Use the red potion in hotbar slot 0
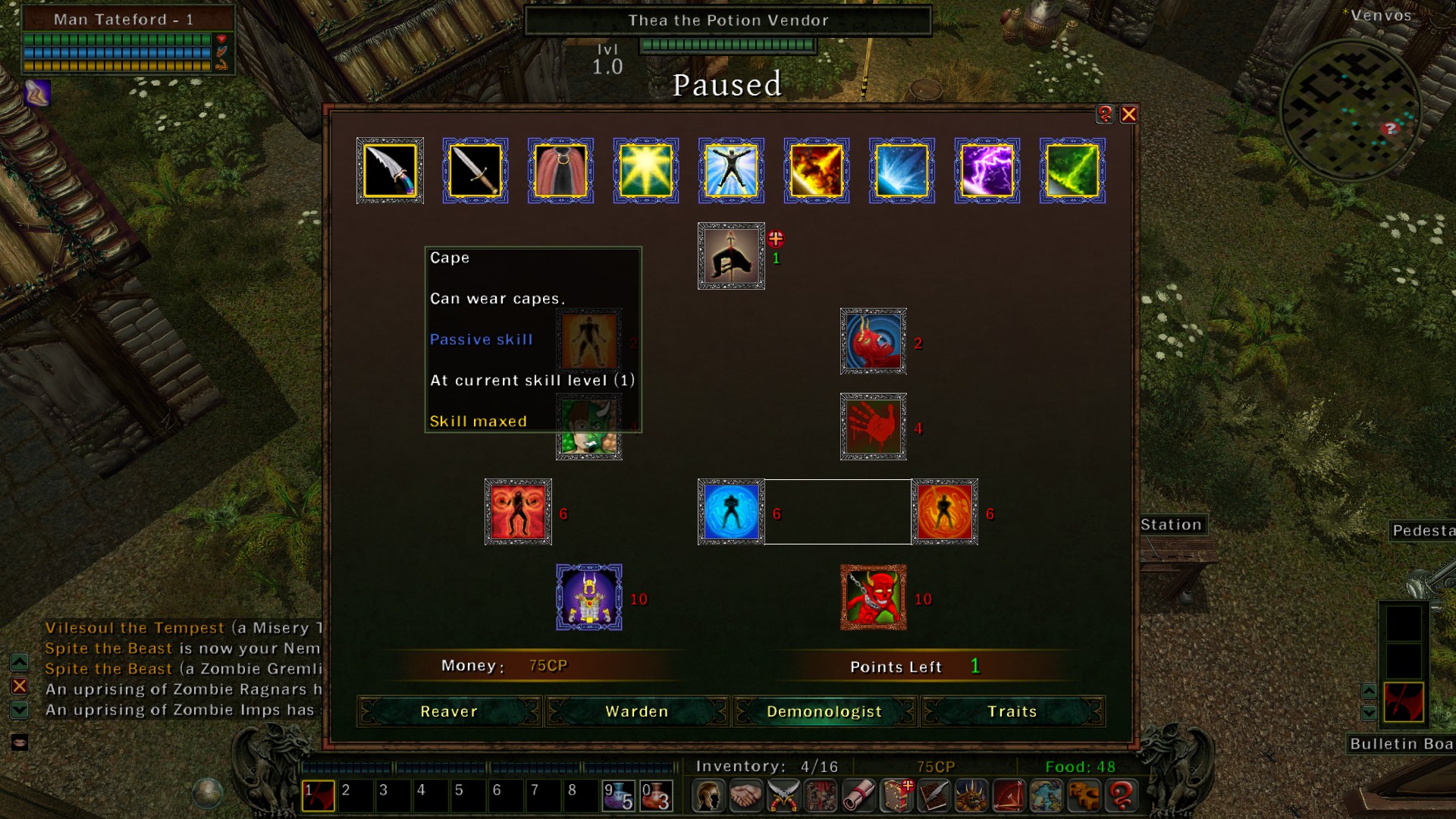This screenshot has height=819, width=1456. [x=657, y=796]
